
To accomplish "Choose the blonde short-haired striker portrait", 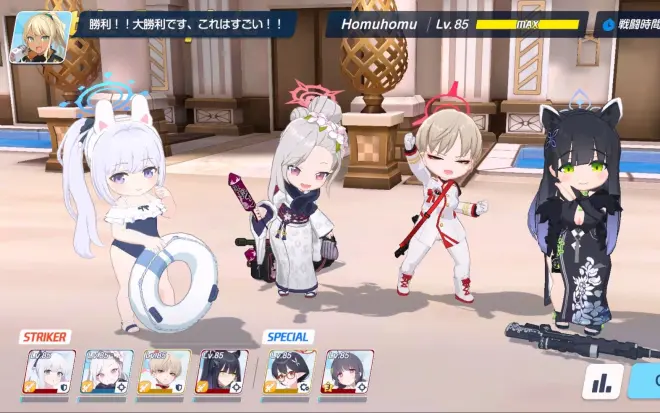I will pos(163,370).
